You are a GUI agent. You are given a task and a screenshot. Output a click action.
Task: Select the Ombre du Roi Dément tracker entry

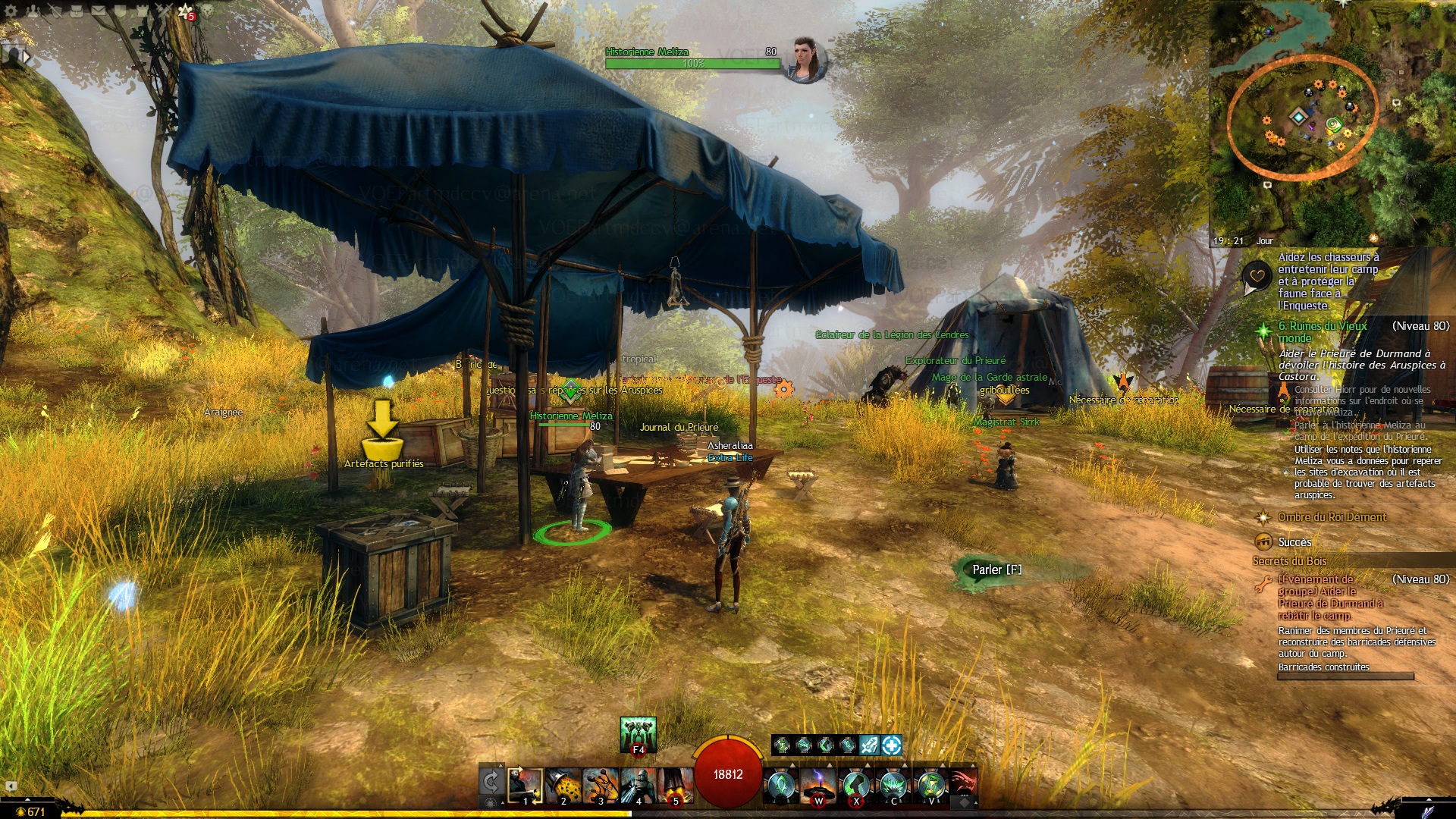(x=1332, y=517)
